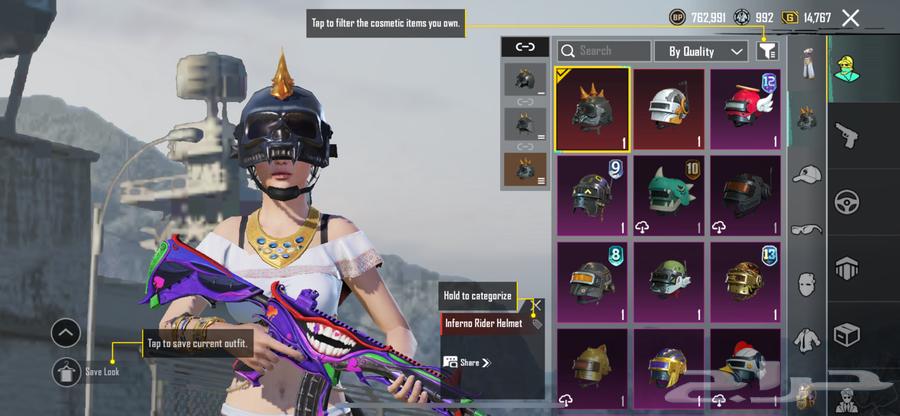Close the inventory with the top-right X
Image resolution: width=900 pixels, height=416 pixels.
pyautogui.click(x=850, y=17)
